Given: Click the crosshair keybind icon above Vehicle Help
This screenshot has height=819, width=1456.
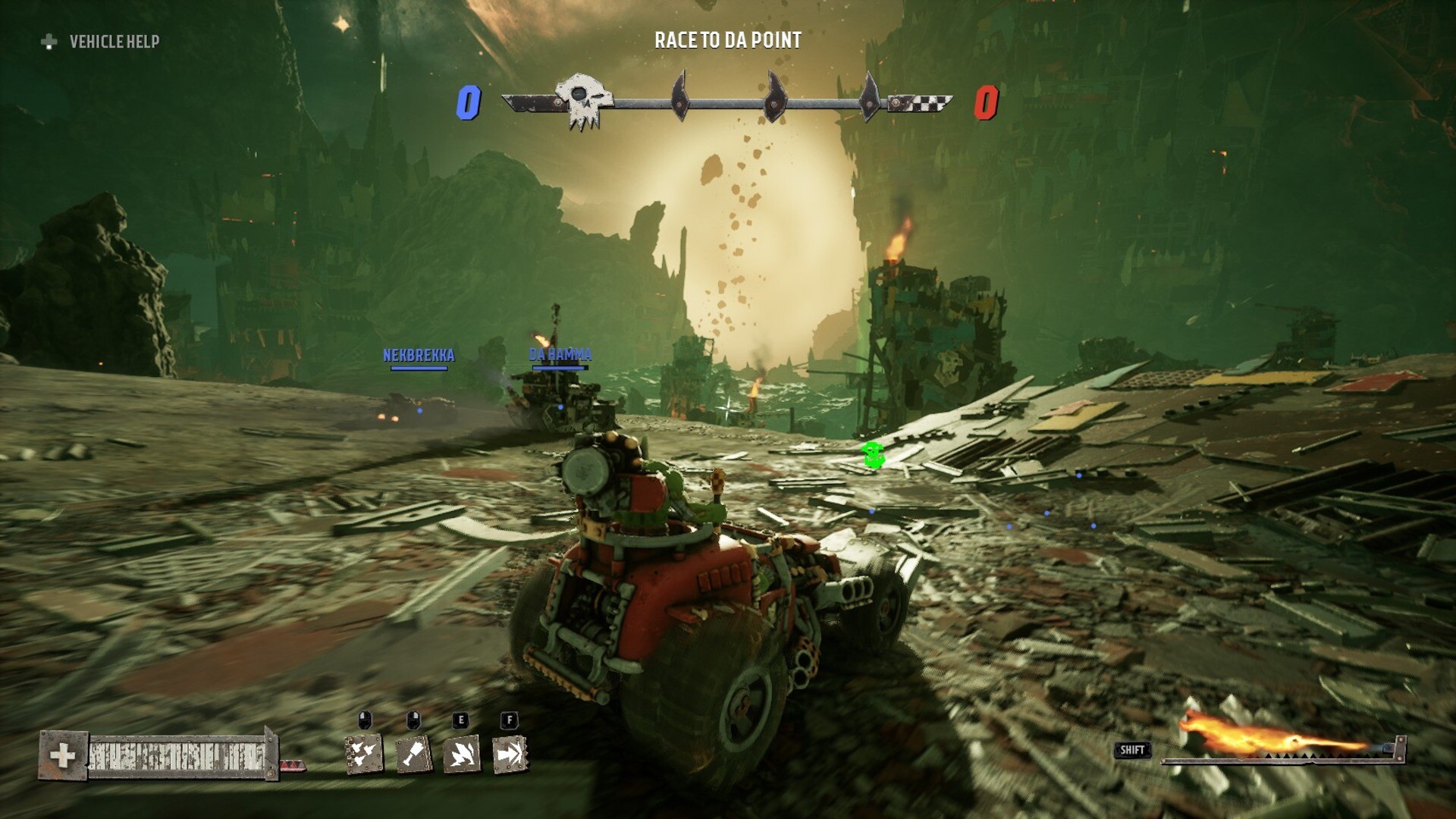Looking at the screenshot, I should point(49,43).
